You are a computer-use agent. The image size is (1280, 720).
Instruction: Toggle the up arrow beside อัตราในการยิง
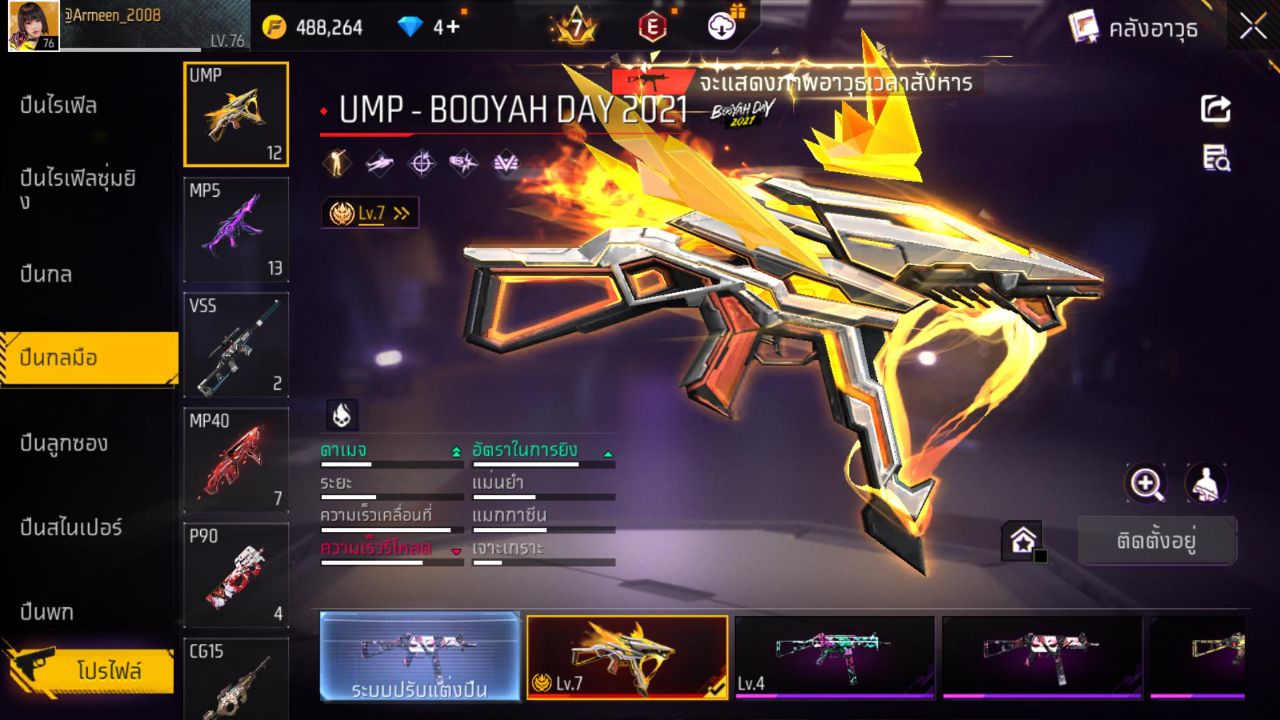coord(609,451)
